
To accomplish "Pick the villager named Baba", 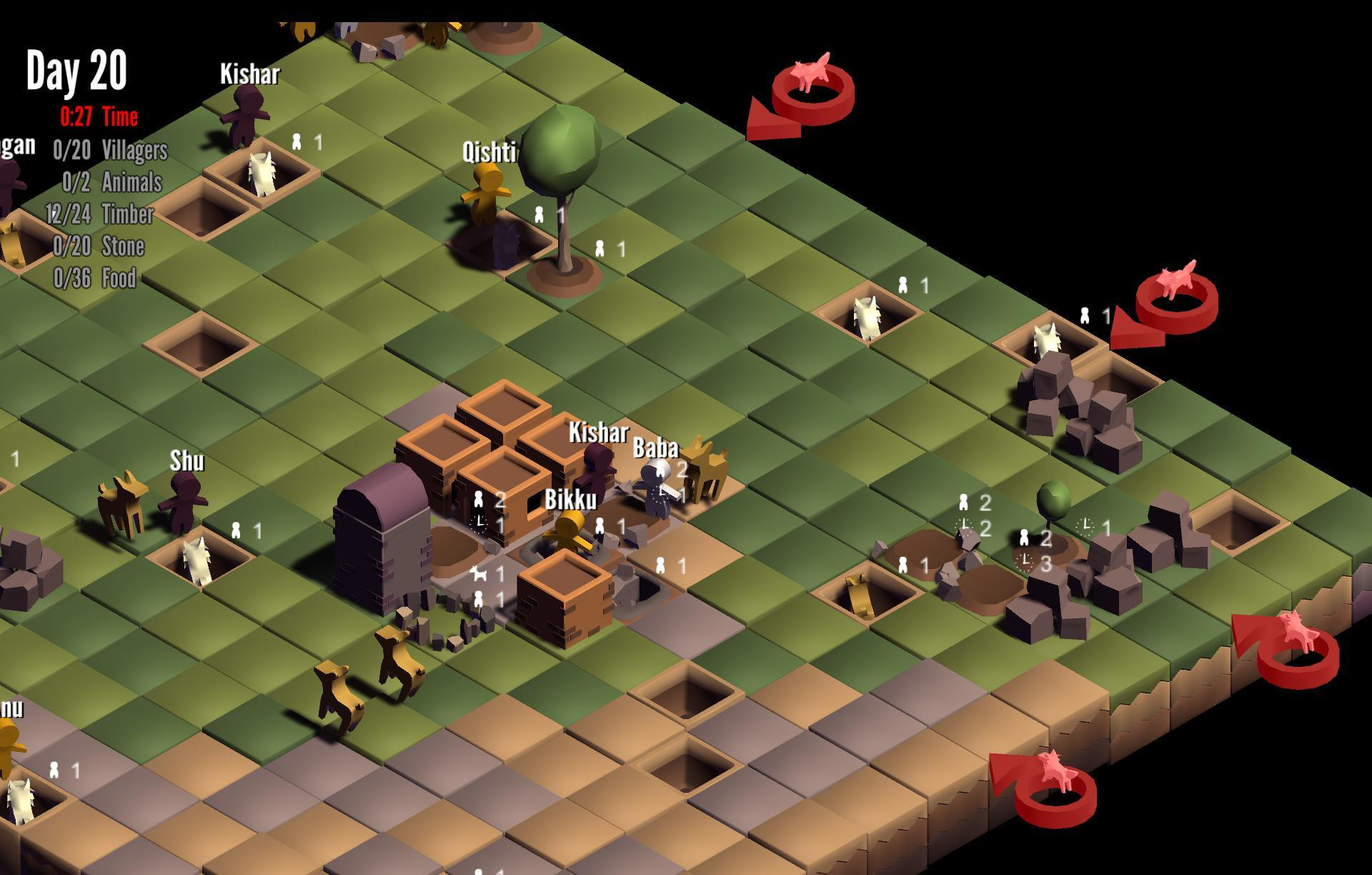I will [656, 488].
